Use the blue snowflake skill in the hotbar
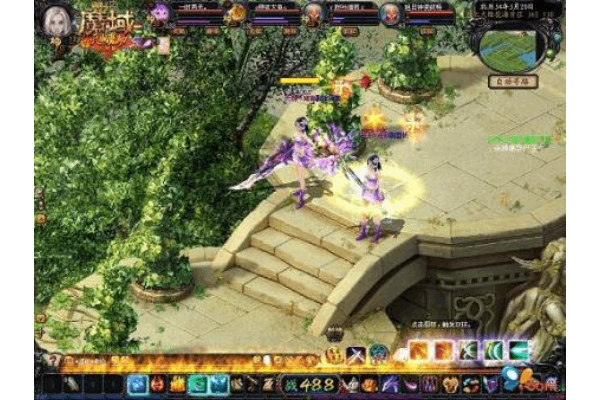The width and height of the screenshot is (600, 400). point(139,383)
